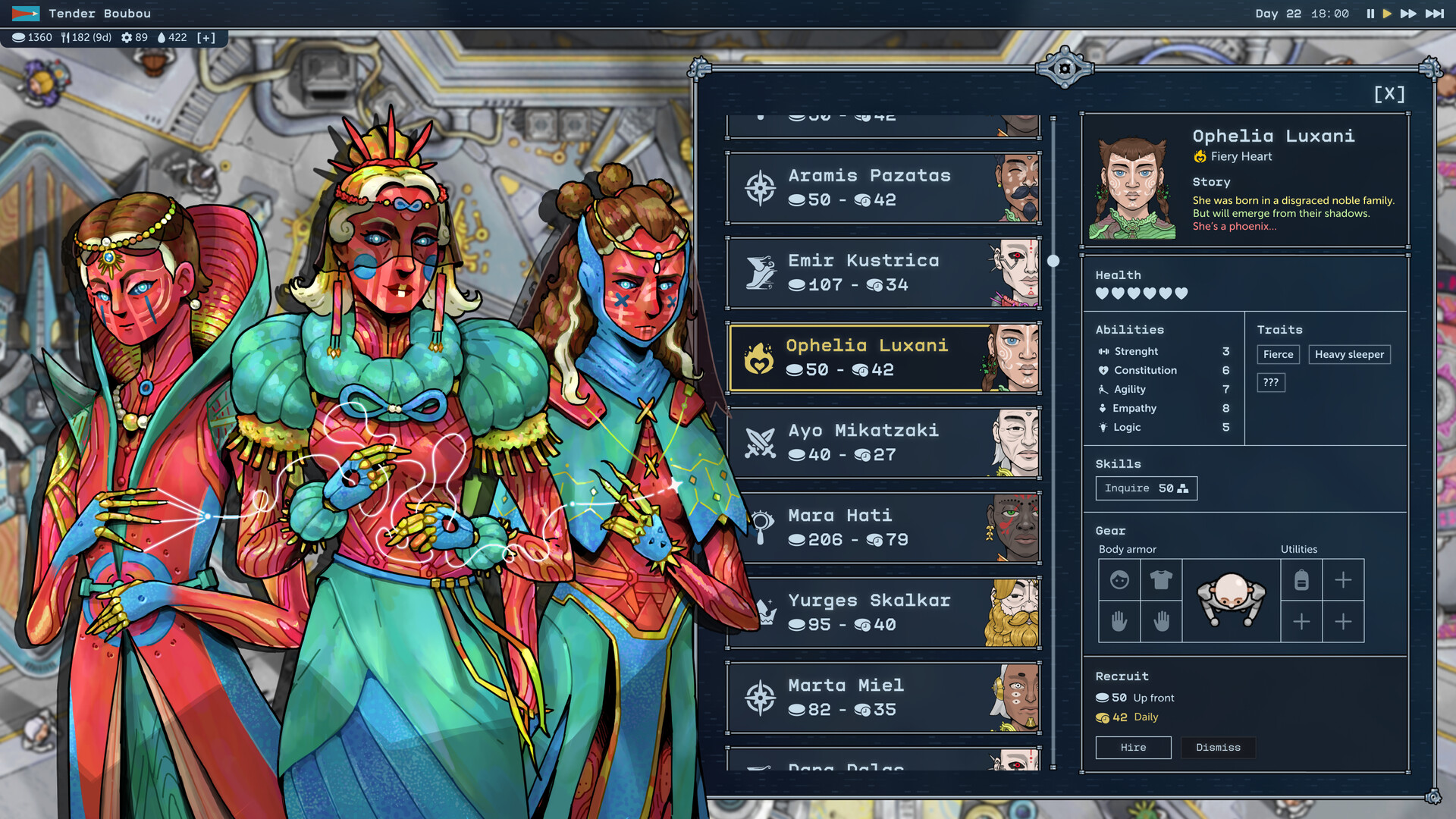
Task: Open the backpack utility slot
Action: tap(1302, 580)
